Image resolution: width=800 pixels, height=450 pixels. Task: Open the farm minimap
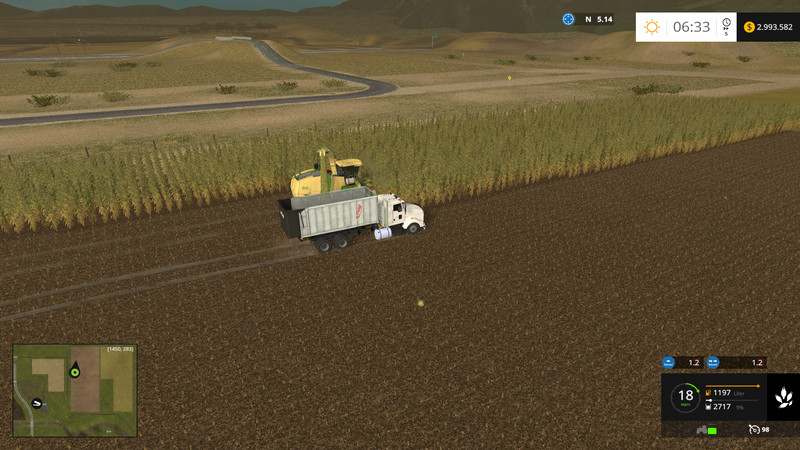75,390
